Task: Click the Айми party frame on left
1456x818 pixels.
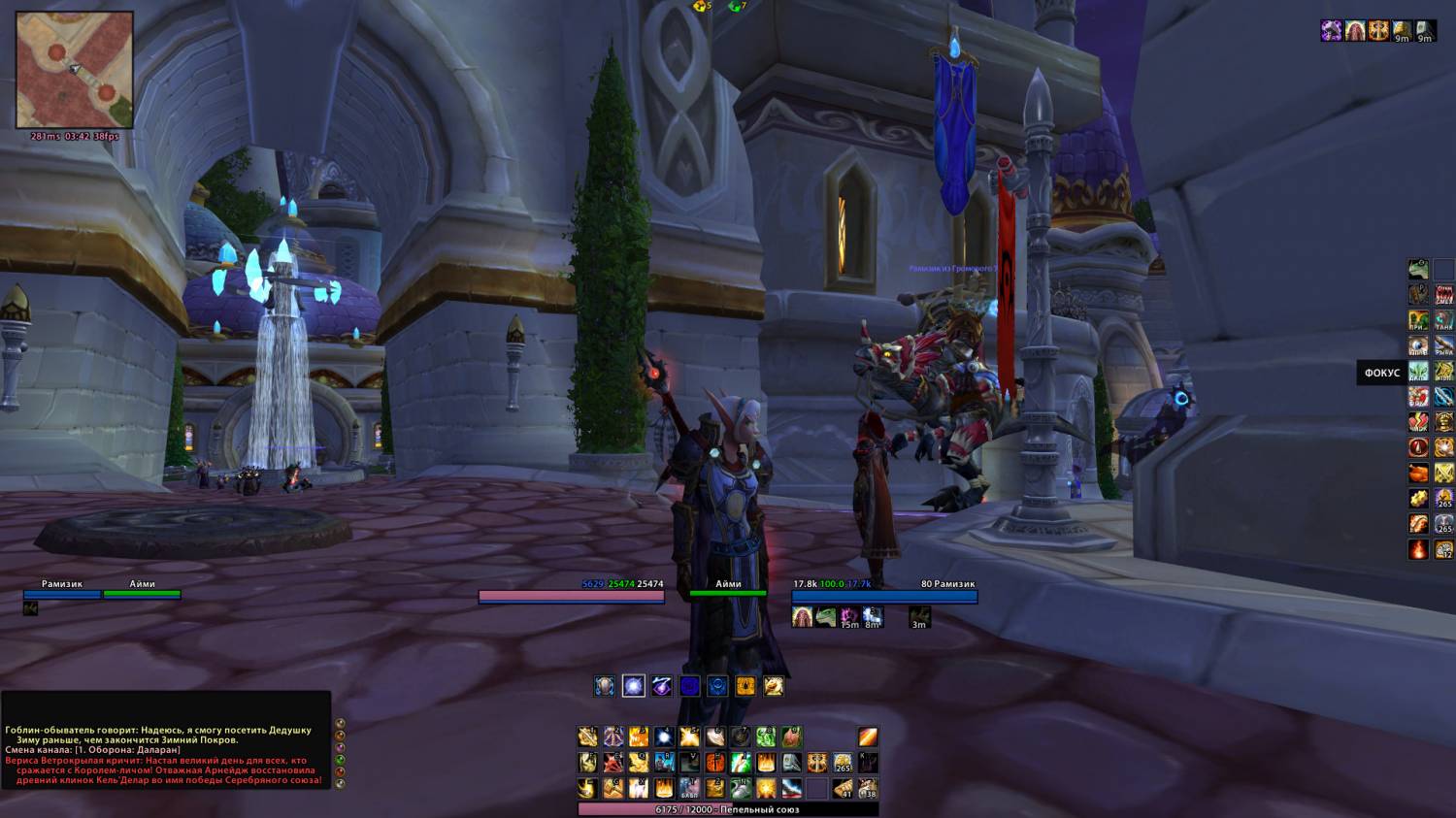Action: click(x=142, y=594)
